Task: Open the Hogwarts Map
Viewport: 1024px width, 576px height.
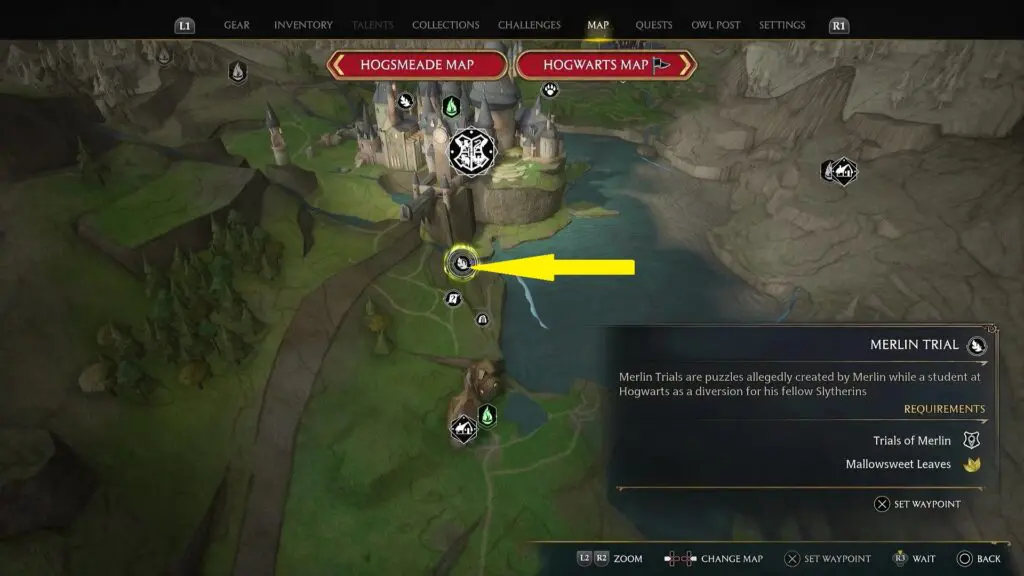Action: (605, 65)
